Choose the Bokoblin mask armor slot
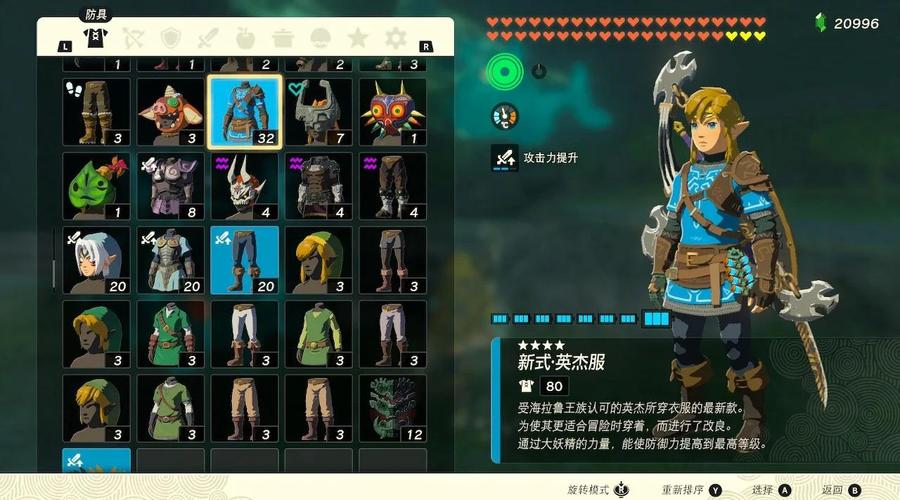The image size is (900, 500). 171,111
